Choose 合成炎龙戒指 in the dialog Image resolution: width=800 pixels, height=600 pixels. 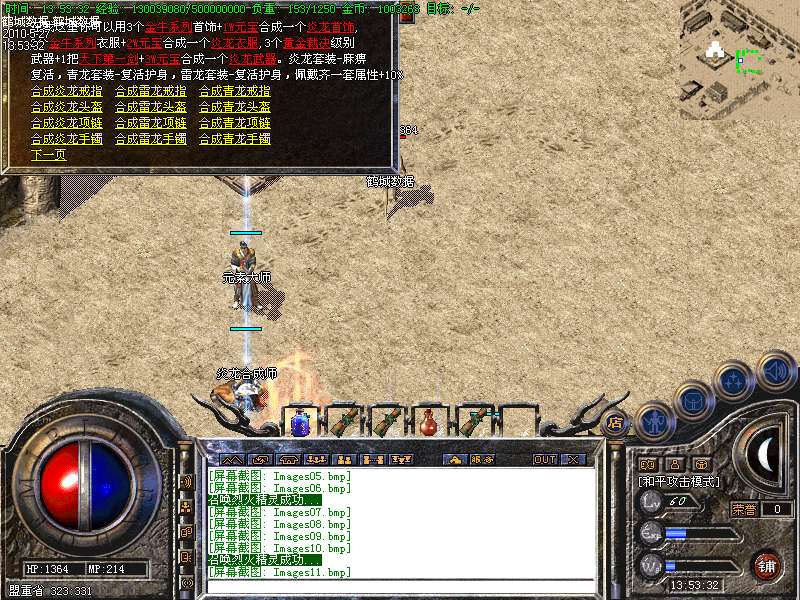66,91
